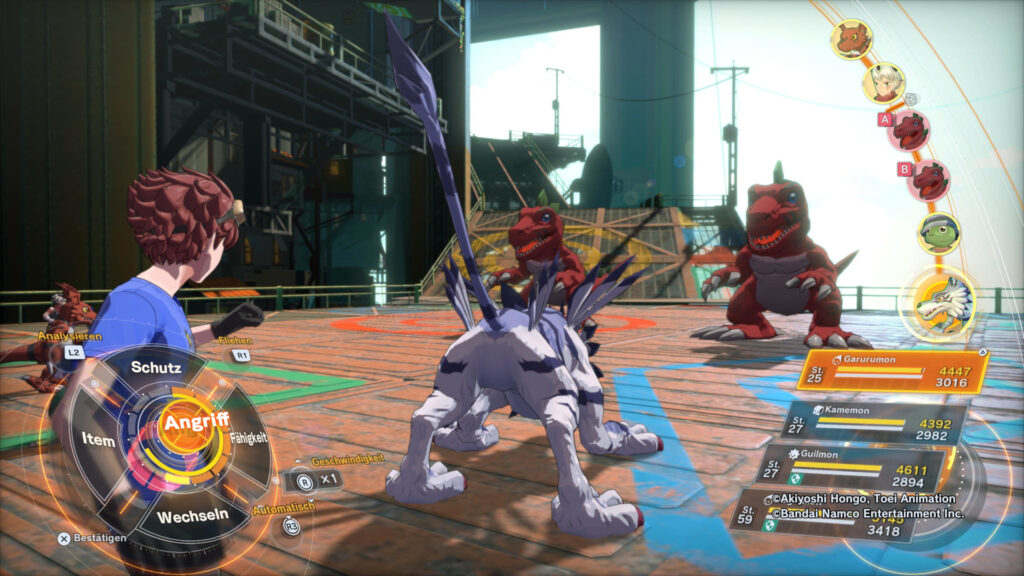Open the Fähigkeit skill command

coord(249,437)
